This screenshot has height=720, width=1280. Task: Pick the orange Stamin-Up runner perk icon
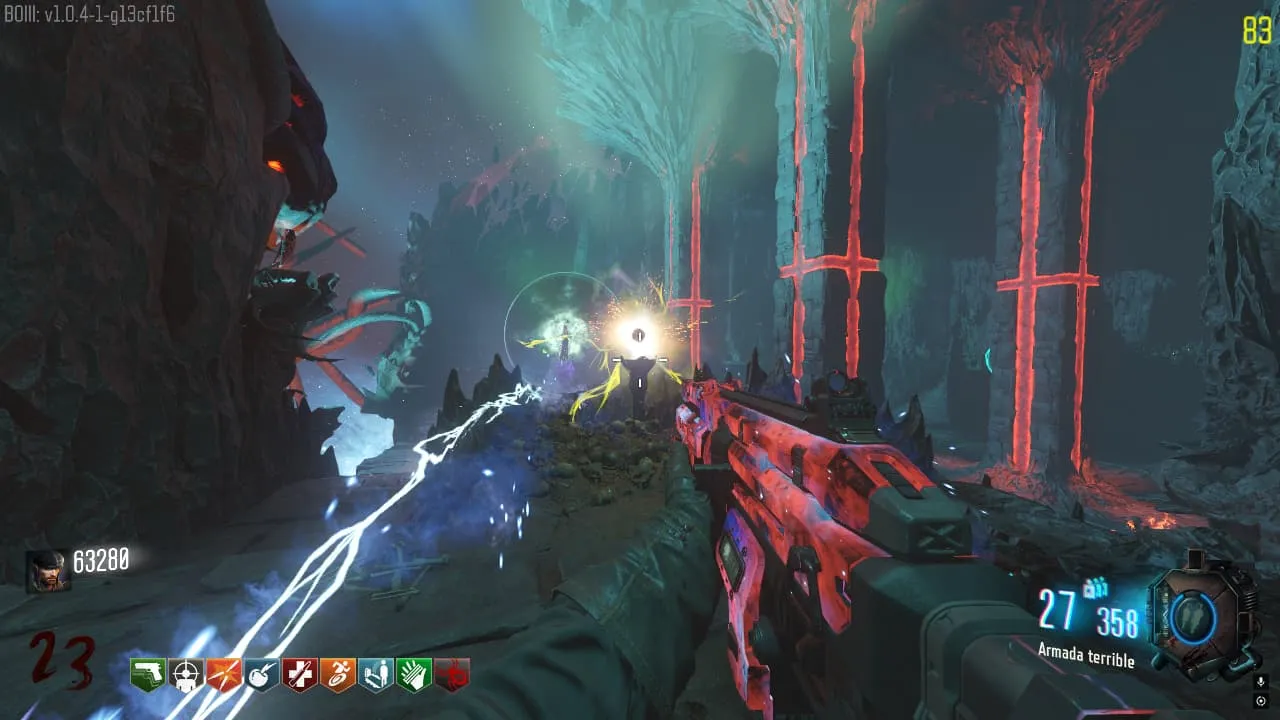(x=338, y=675)
